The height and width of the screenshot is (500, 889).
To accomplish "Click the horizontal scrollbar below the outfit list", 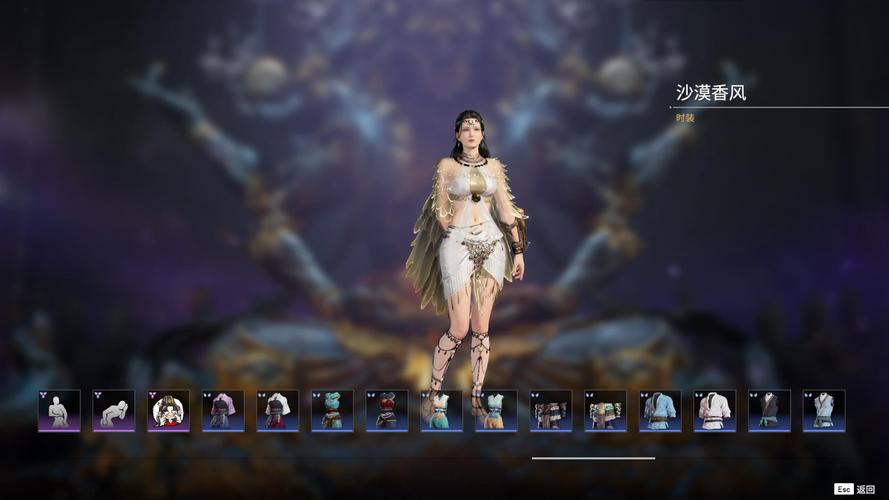I will [x=593, y=458].
